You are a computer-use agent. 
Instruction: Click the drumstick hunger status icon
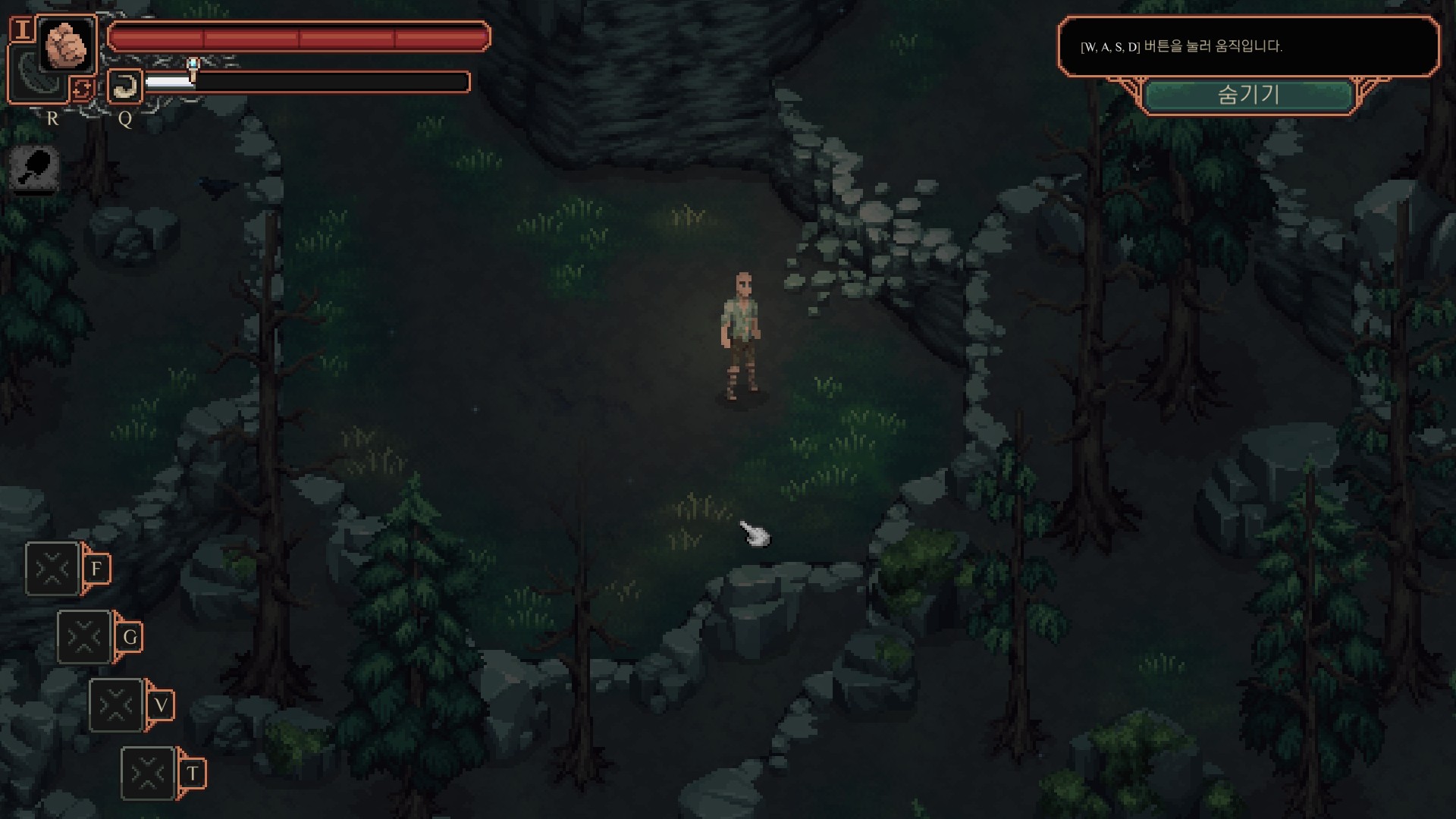(35, 168)
